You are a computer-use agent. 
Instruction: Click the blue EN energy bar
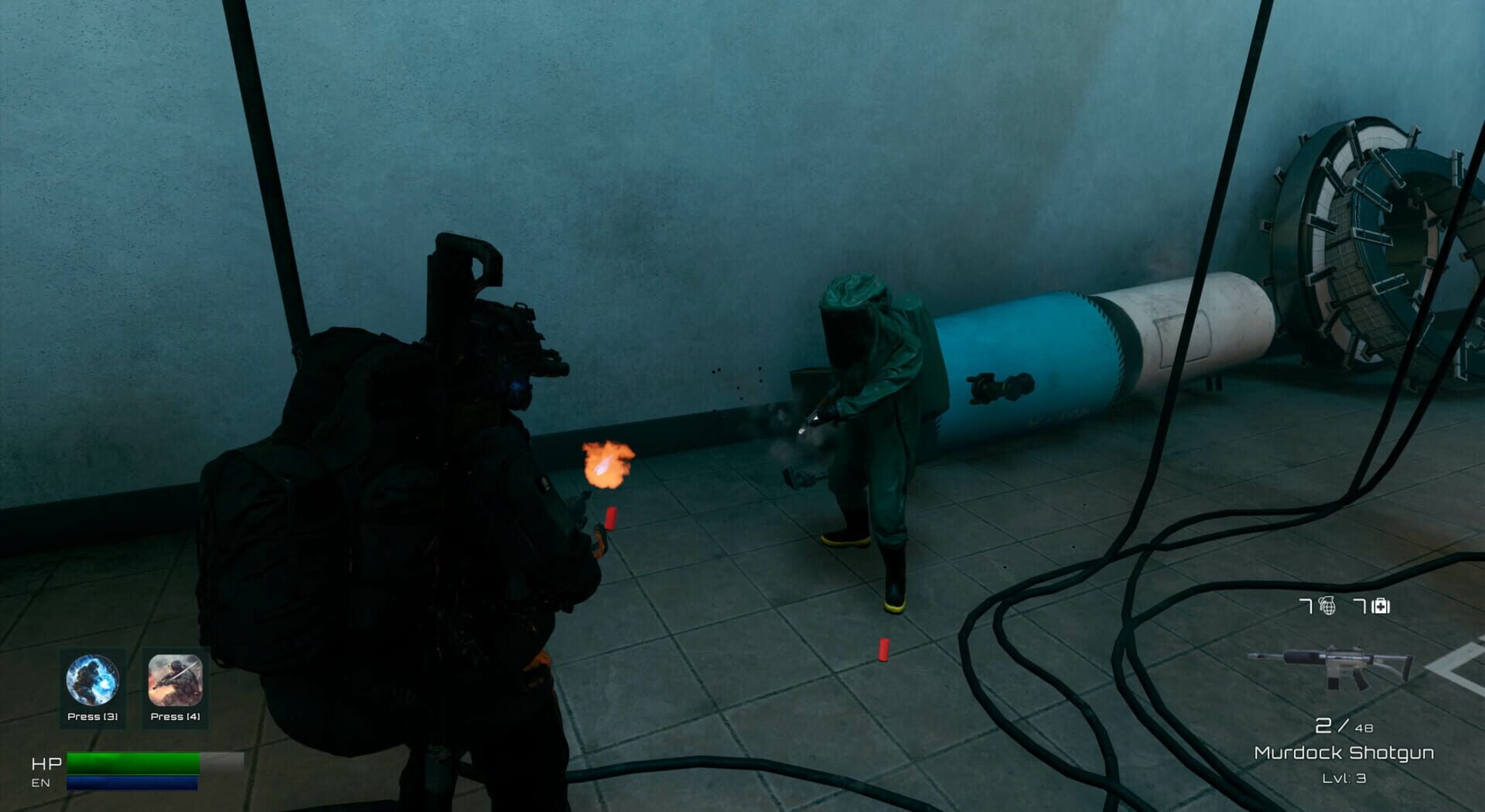point(131,782)
